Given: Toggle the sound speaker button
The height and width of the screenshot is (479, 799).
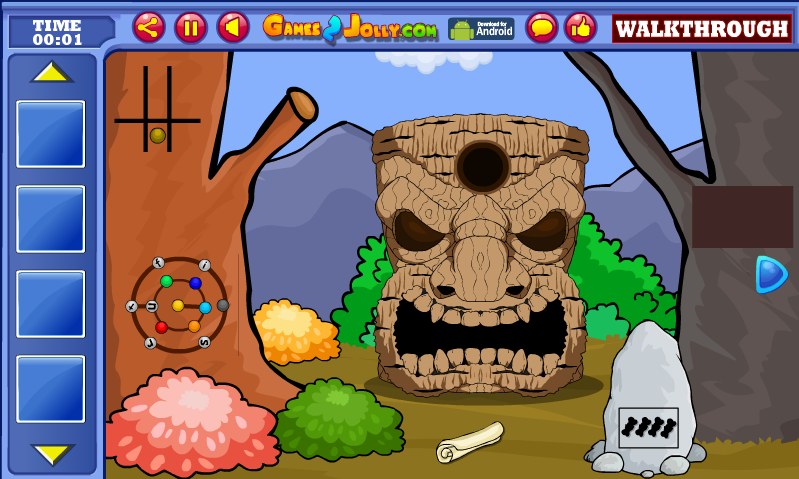Looking at the screenshot, I should 233,27.
